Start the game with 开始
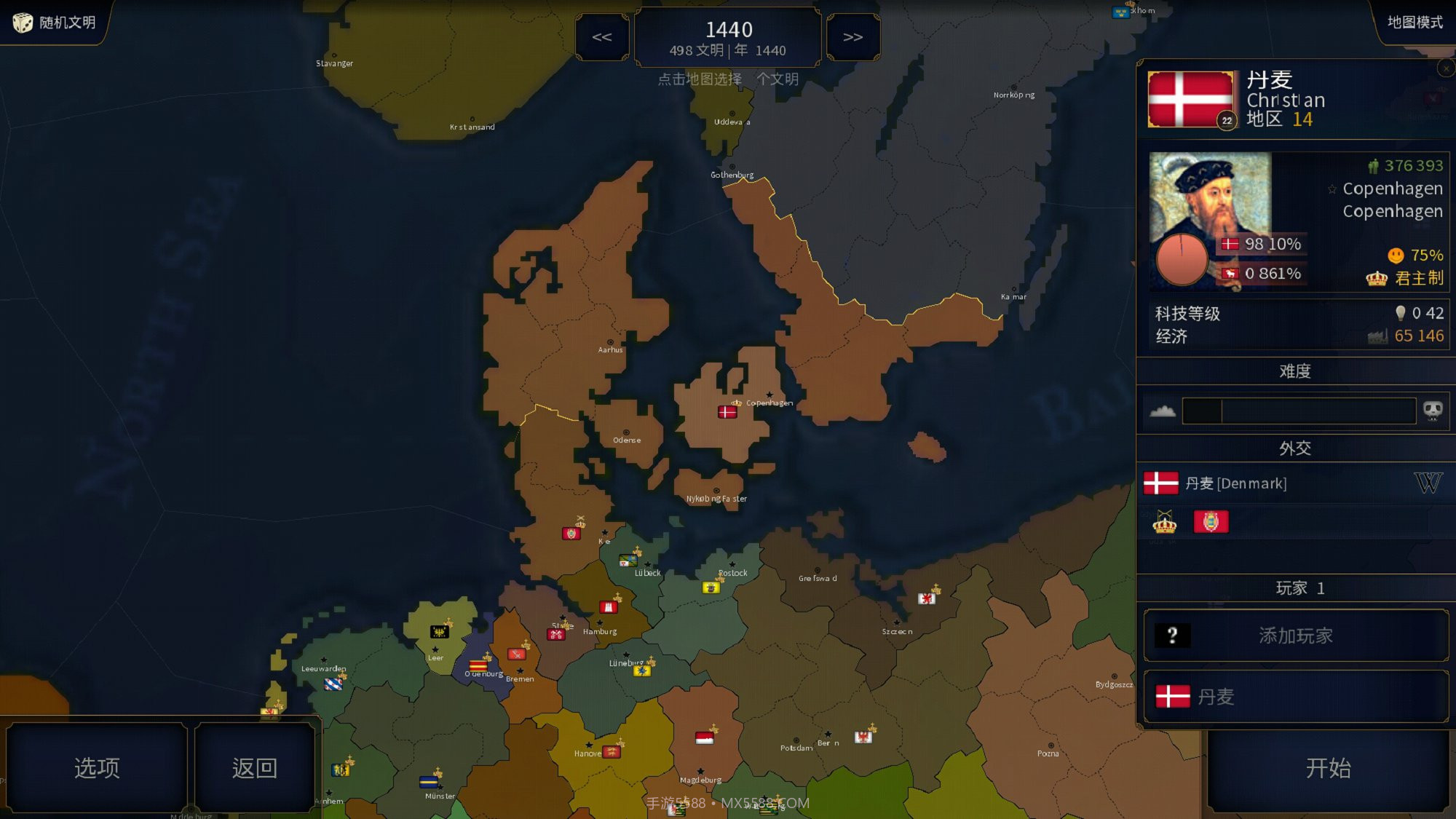Screen dimensions: 1456x819 click(x=1328, y=768)
